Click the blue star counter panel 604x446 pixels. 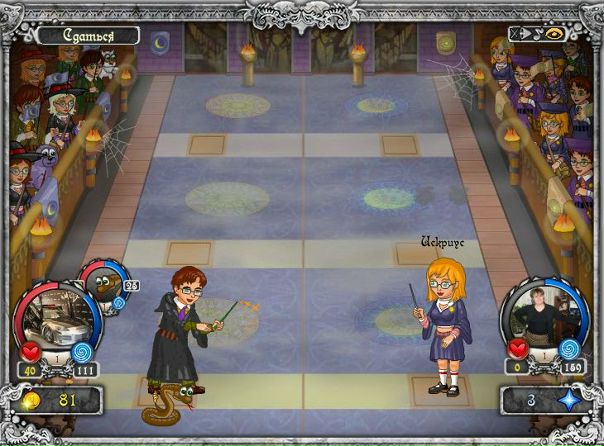point(548,401)
